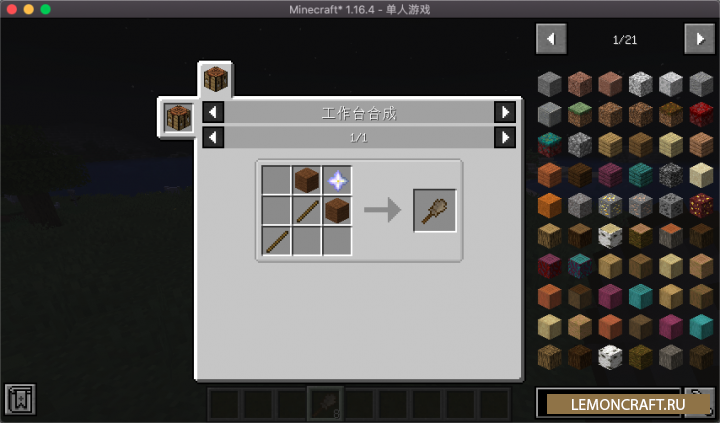Select the crafting table category tab at top
This screenshot has width=720, height=423.
click(216, 79)
